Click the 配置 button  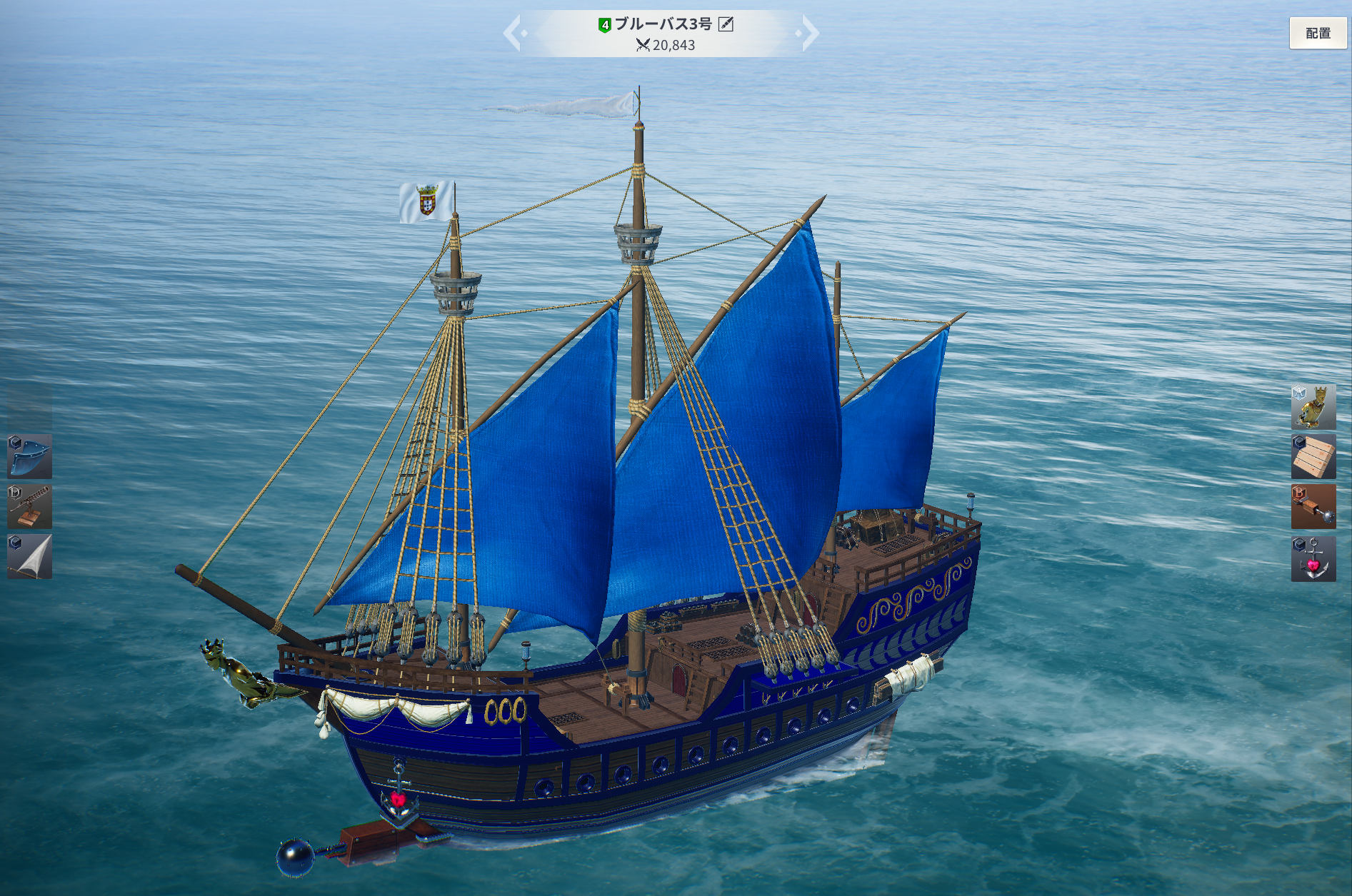point(1318,33)
